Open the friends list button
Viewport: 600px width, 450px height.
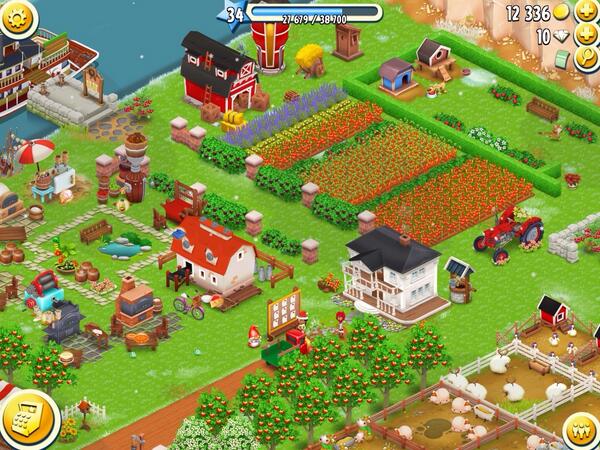(581, 430)
